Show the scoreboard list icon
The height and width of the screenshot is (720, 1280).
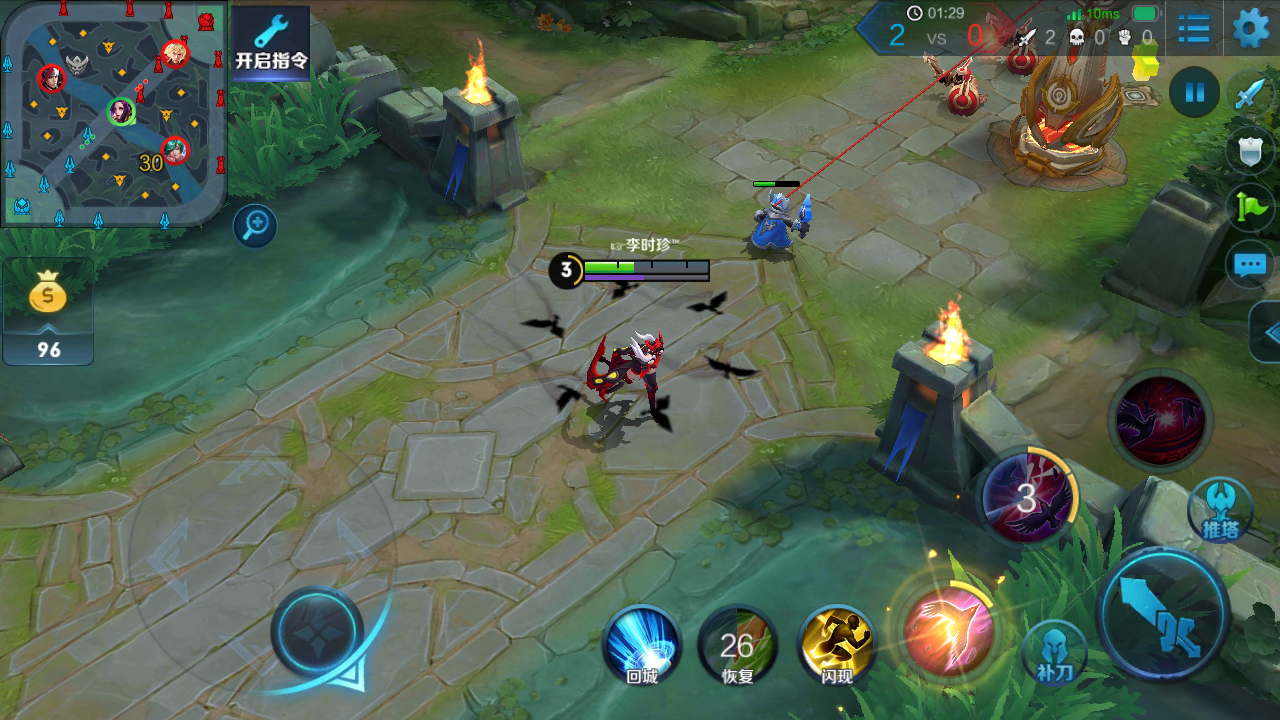pyautogui.click(x=1194, y=28)
